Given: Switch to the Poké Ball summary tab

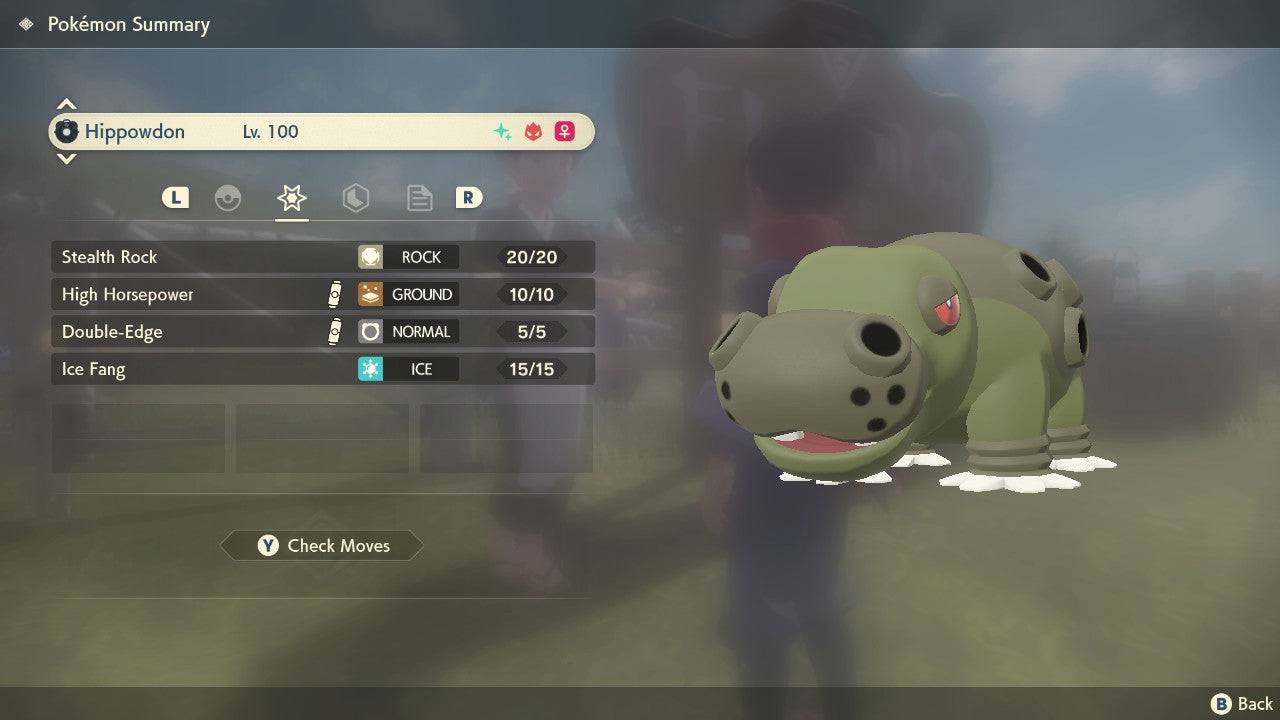Looking at the screenshot, I should click(x=228, y=198).
